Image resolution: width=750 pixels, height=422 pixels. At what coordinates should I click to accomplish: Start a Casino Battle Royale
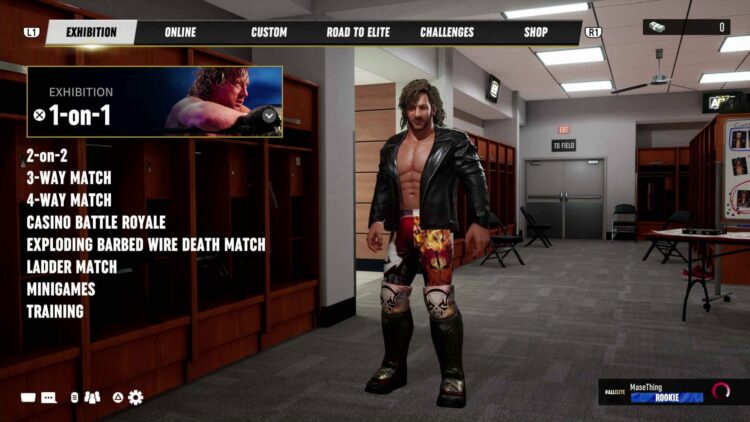(x=96, y=222)
